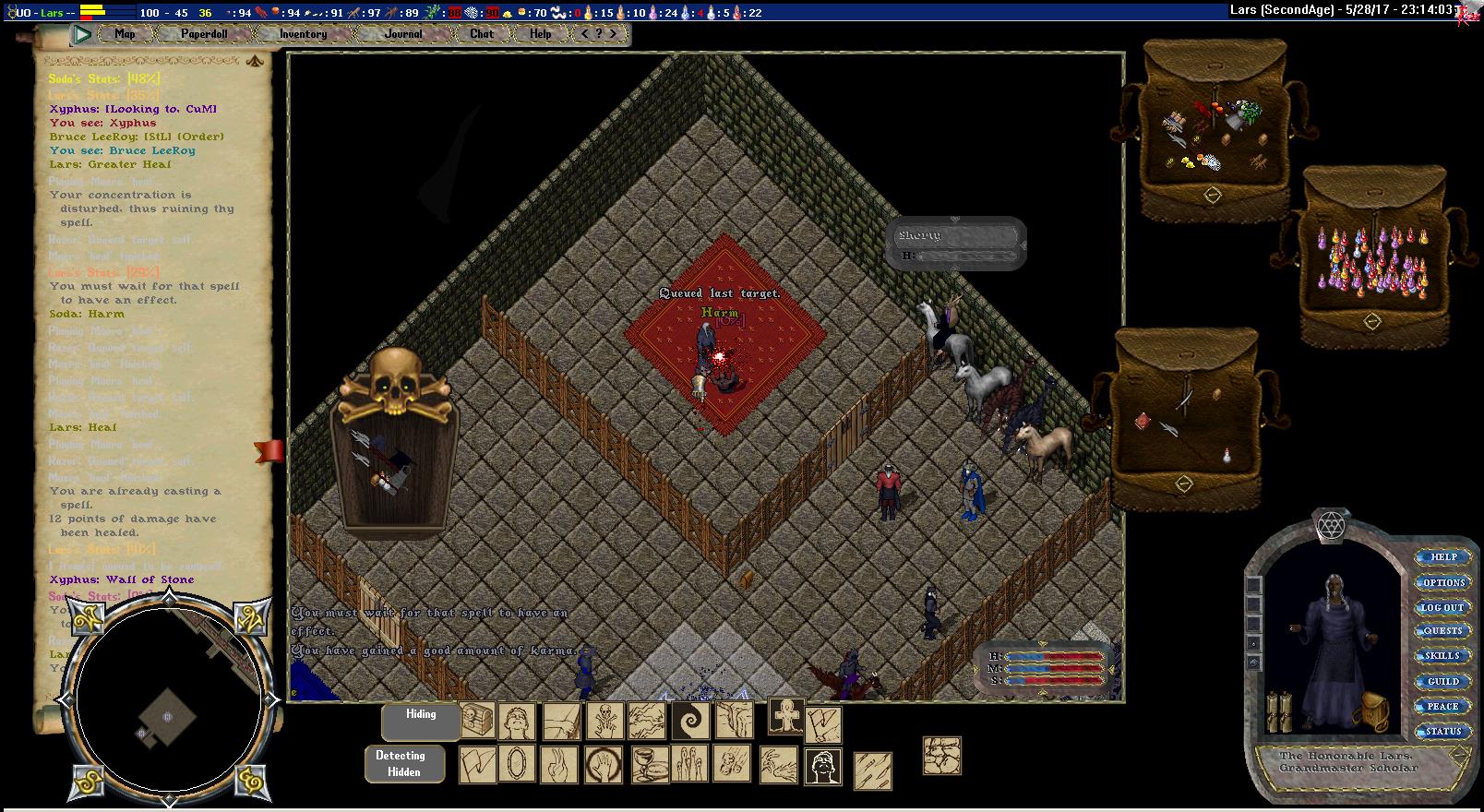This screenshot has height=812, width=1484.
Task: Open the QUESTS panel from the paperdoll
Action: pyautogui.click(x=1443, y=632)
